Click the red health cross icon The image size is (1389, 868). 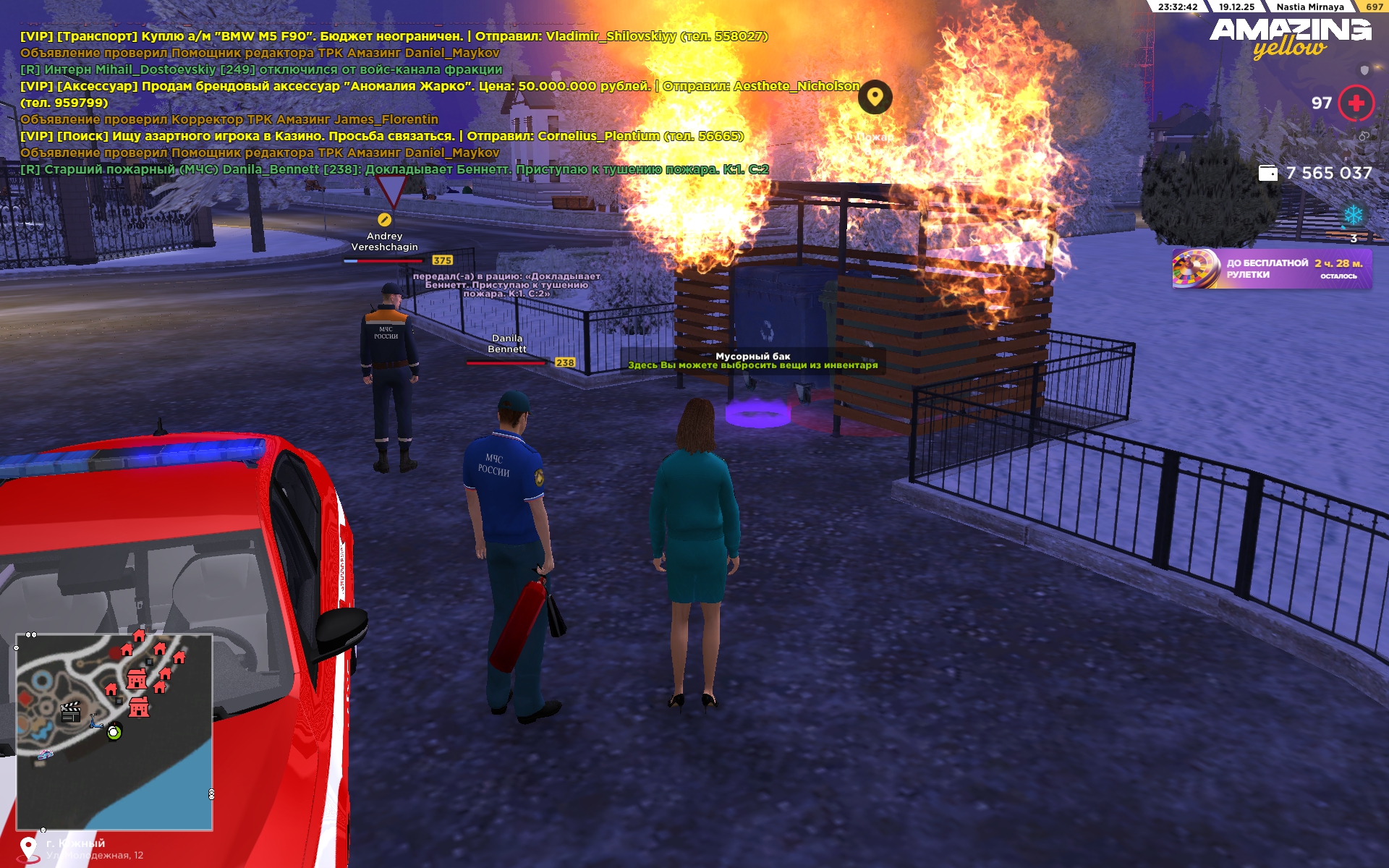coord(1356,103)
